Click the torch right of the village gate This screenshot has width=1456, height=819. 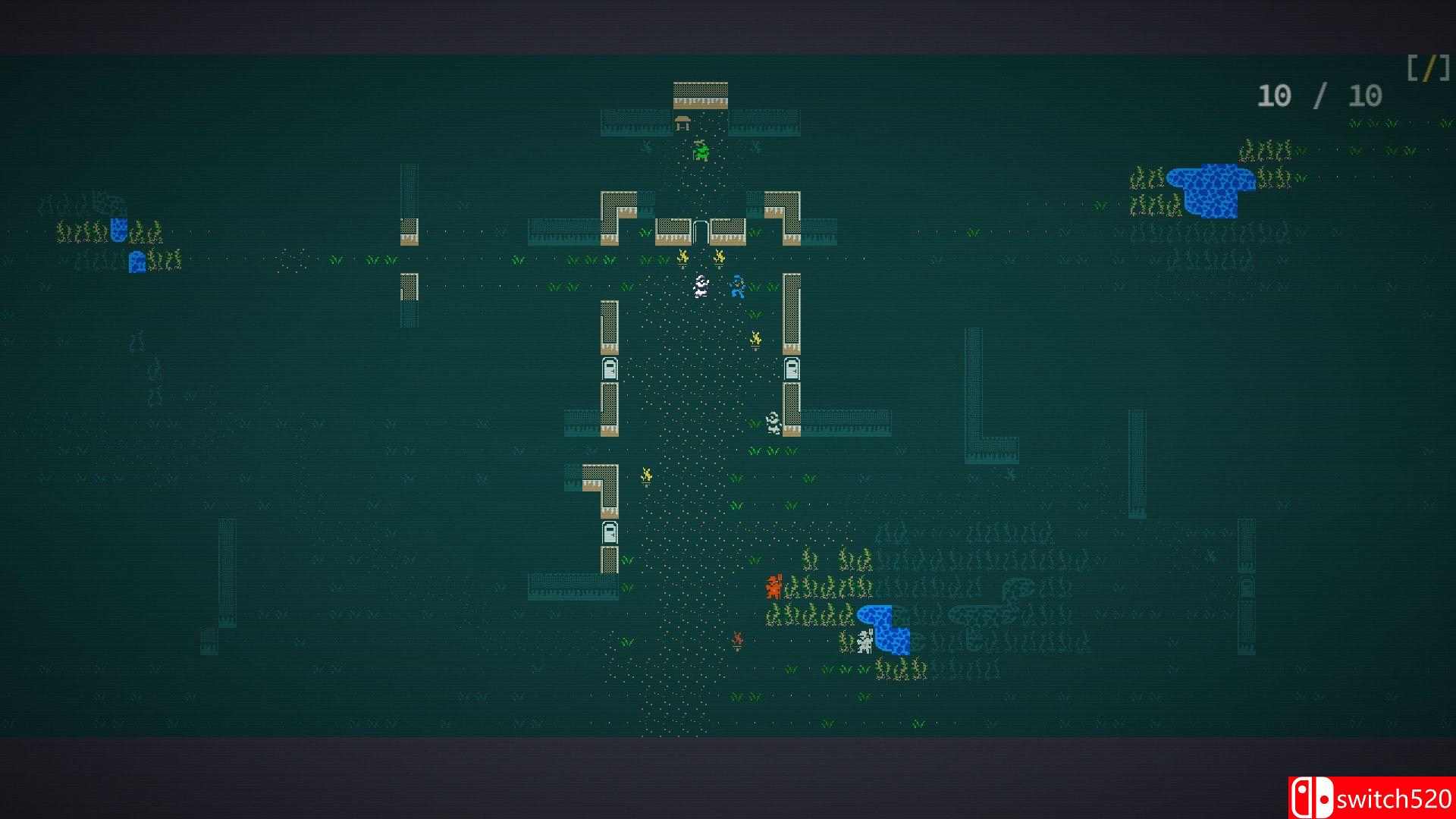(x=719, y=258)
